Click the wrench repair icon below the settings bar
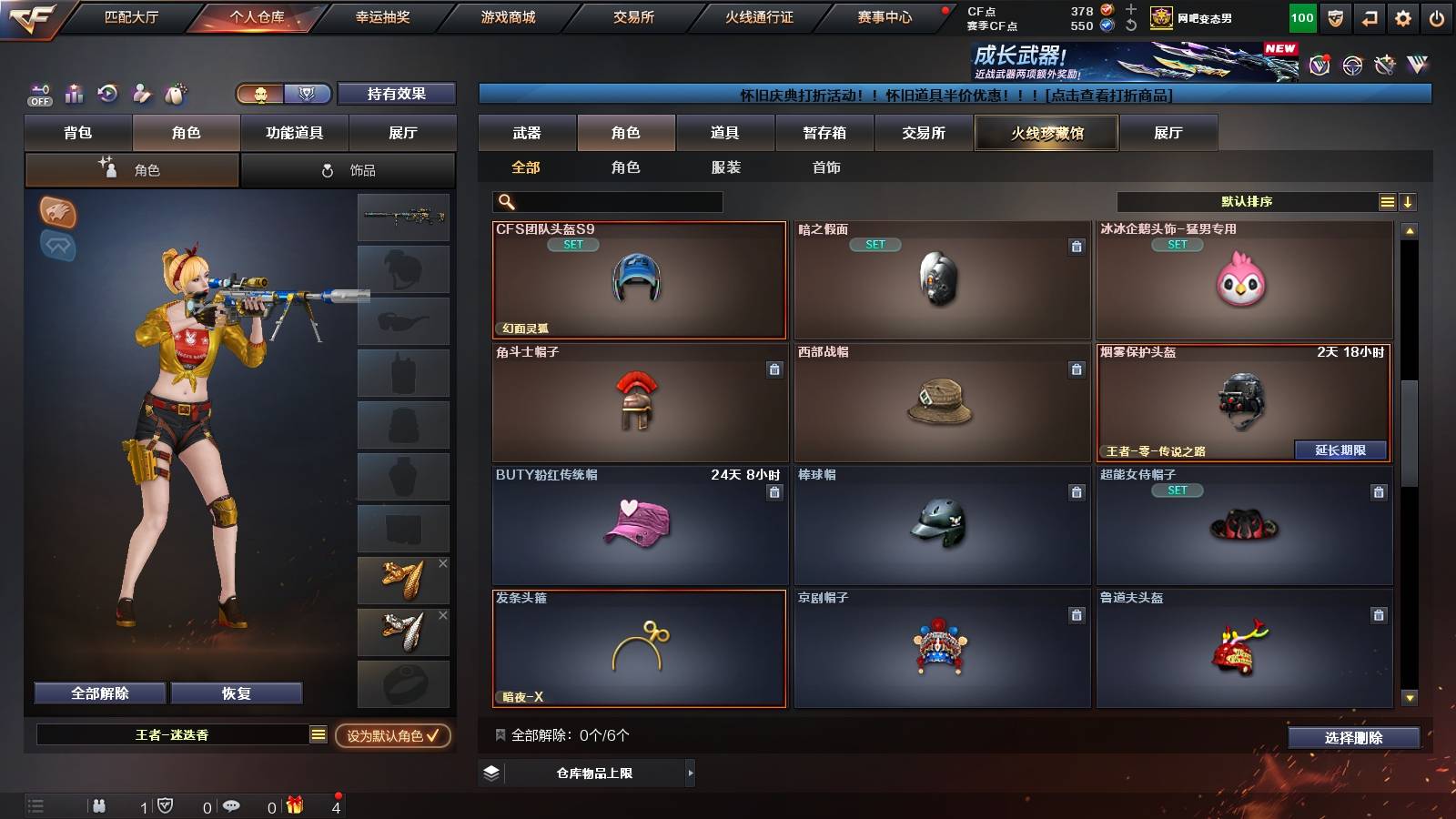The height and width of the screenshot is (819, 1456). pyautogui.click(x=1386, y=66)
